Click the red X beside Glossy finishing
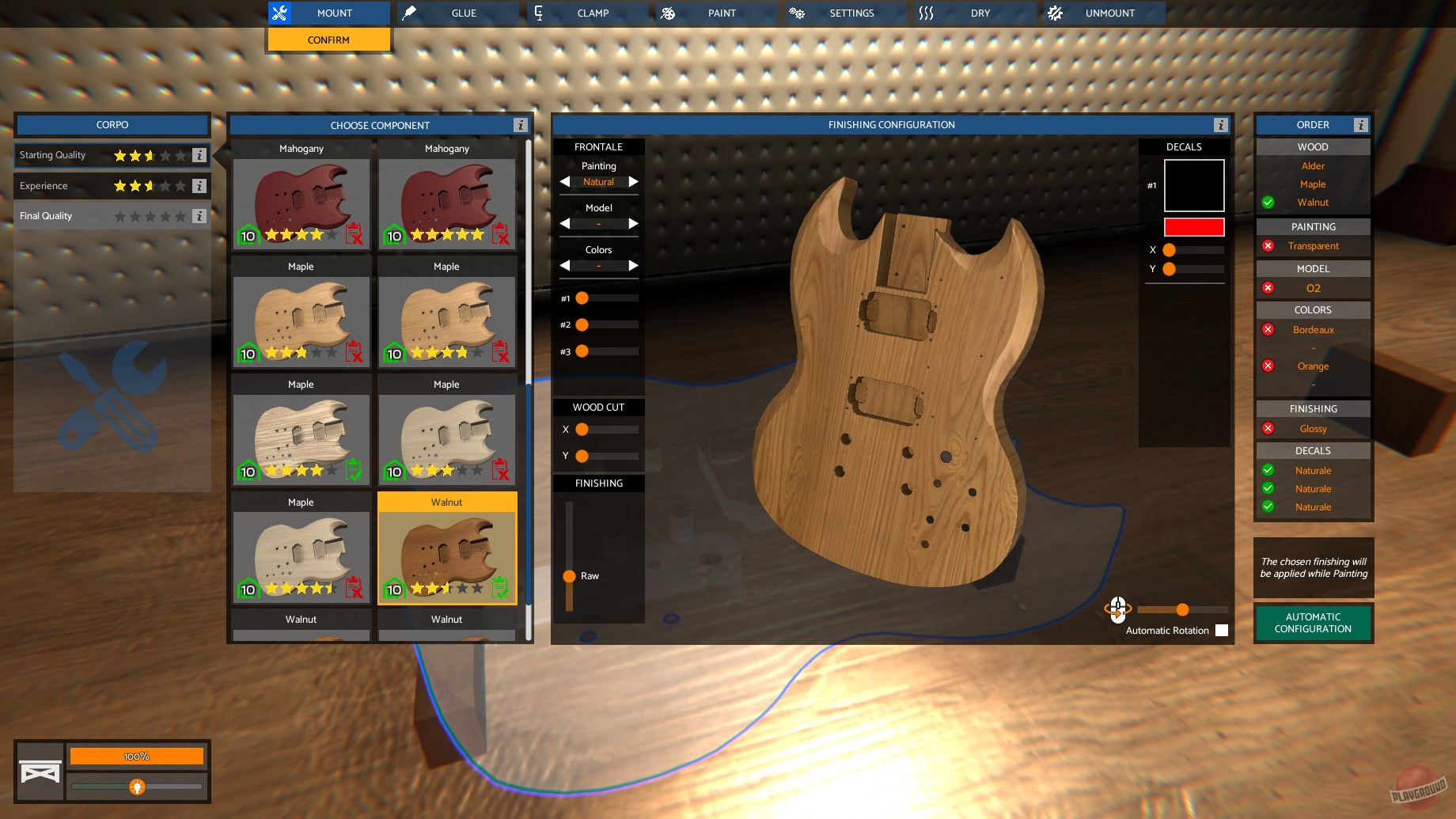This screenshot has height=819, width=1456. coord(1268,427)
